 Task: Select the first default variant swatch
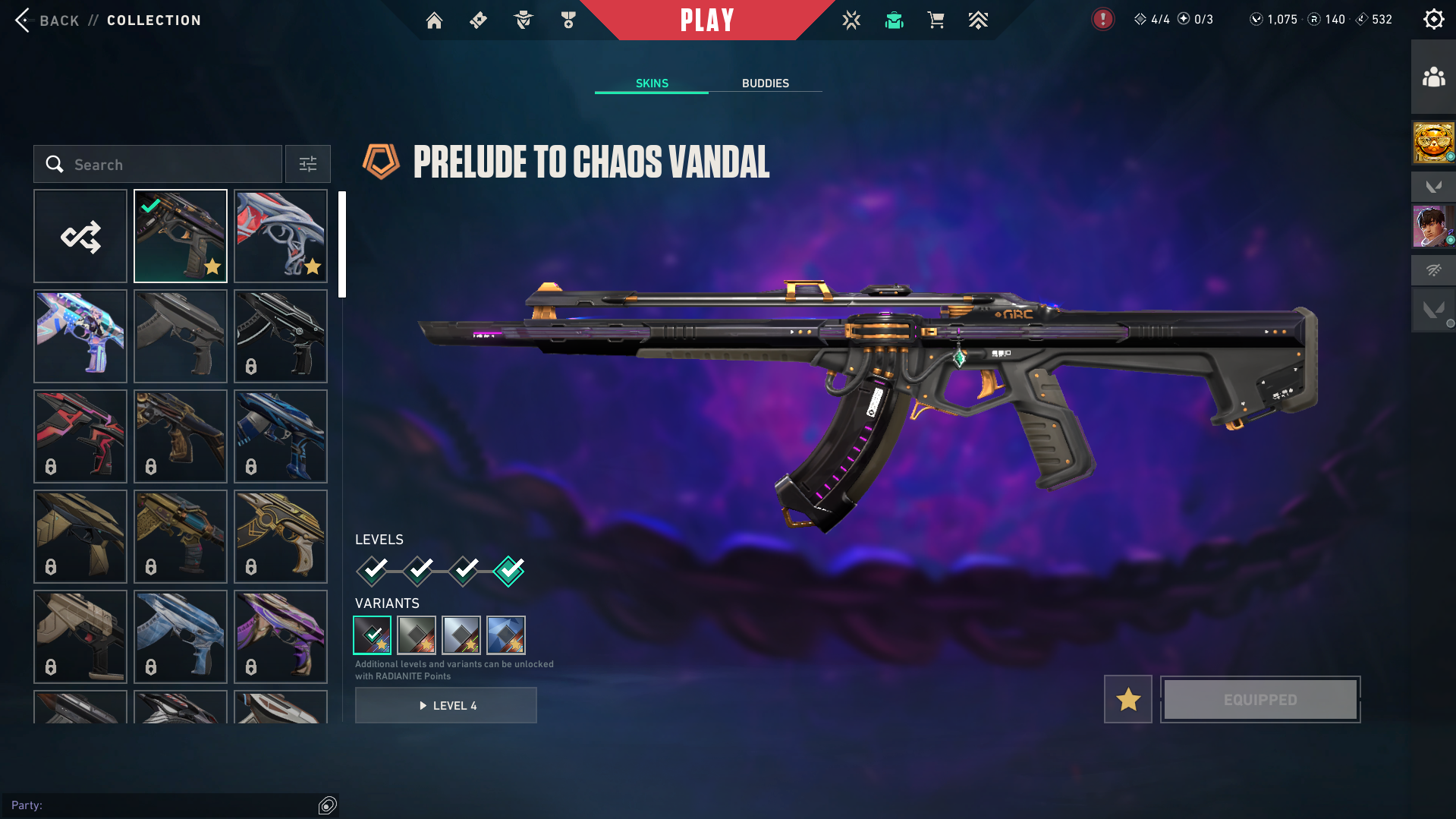[373, 635]
